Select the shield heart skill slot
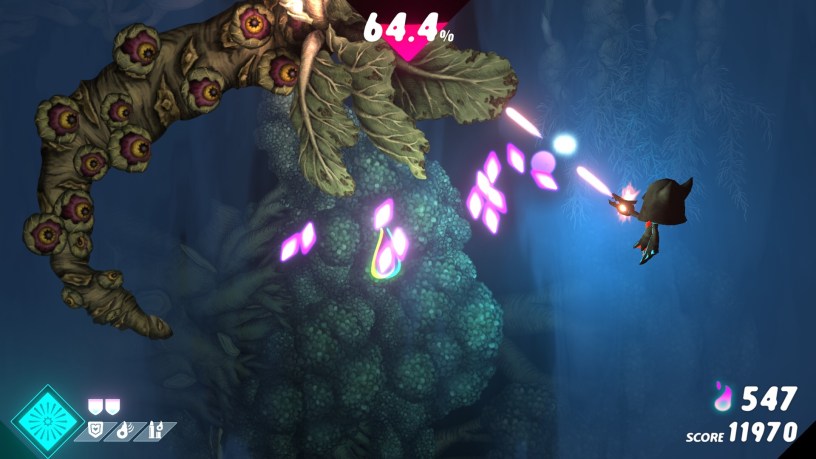This screenshot has height=459, width=816. click(x=97, y=431)
